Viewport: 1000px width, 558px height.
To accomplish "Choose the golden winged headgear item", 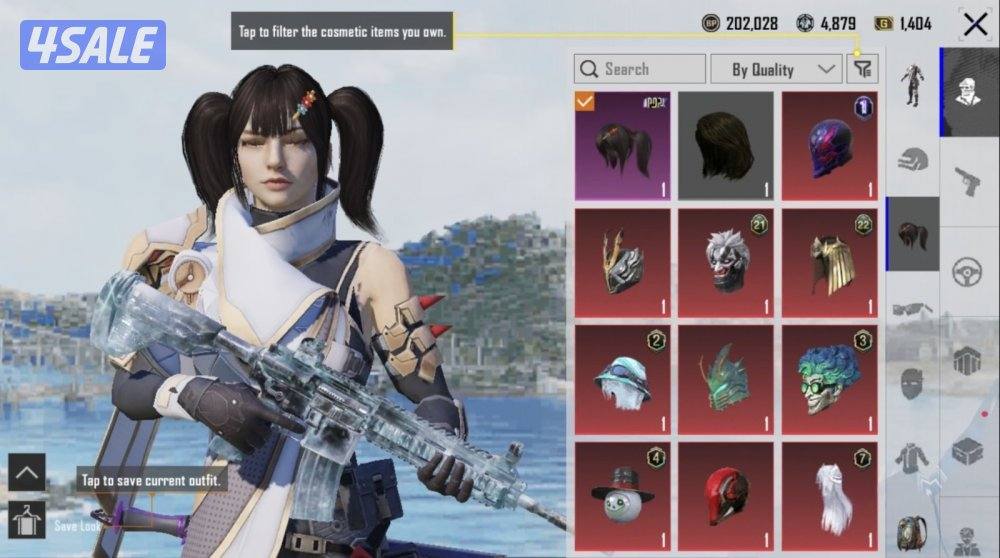I will (829, 262).
